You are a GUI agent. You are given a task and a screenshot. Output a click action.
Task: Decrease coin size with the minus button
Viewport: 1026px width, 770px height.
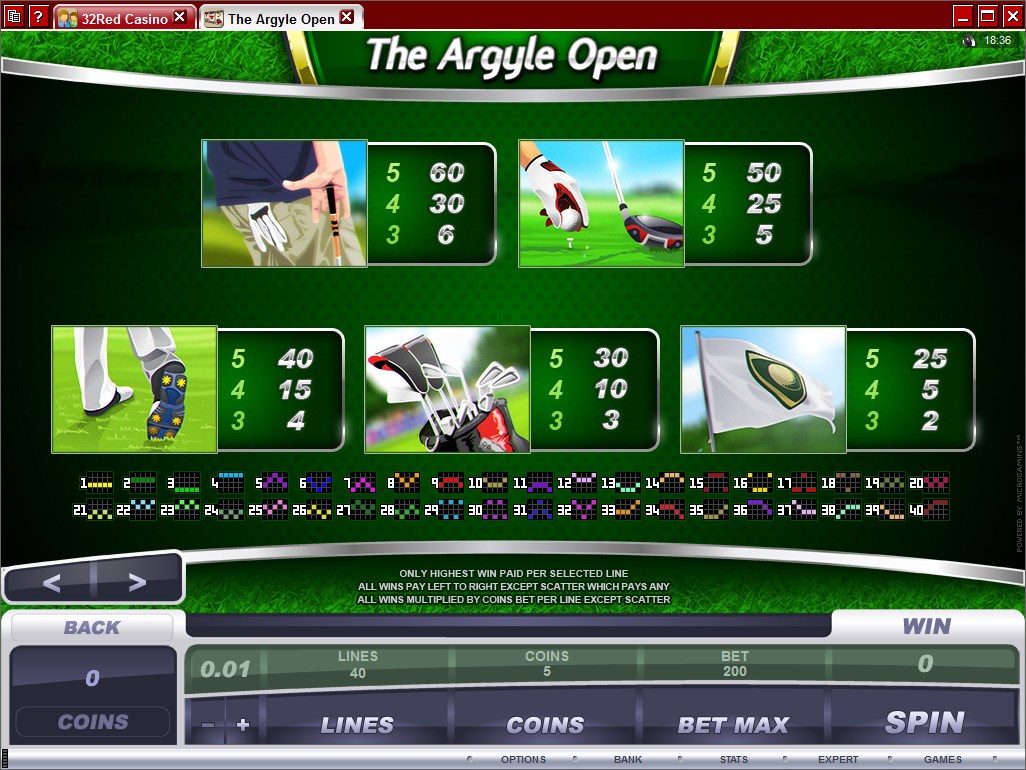[208, 724]
